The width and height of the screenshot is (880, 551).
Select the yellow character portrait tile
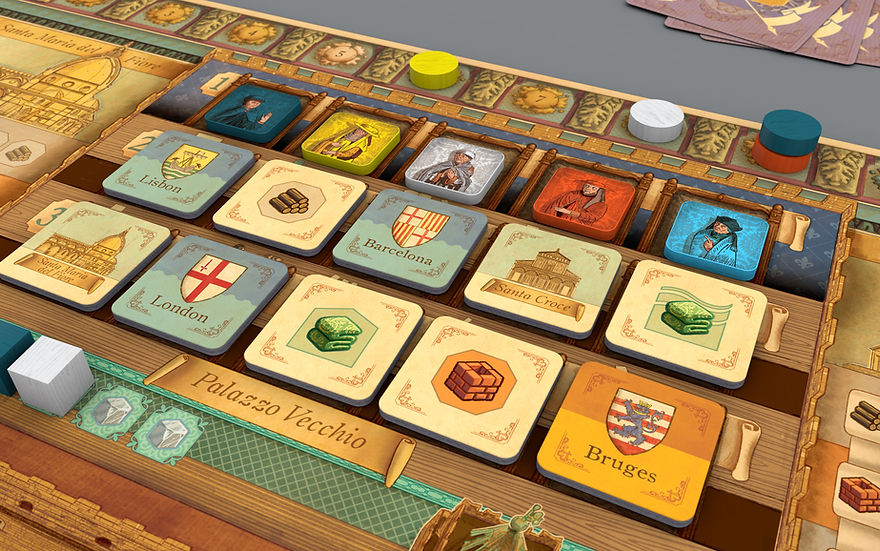pos(351,139)
